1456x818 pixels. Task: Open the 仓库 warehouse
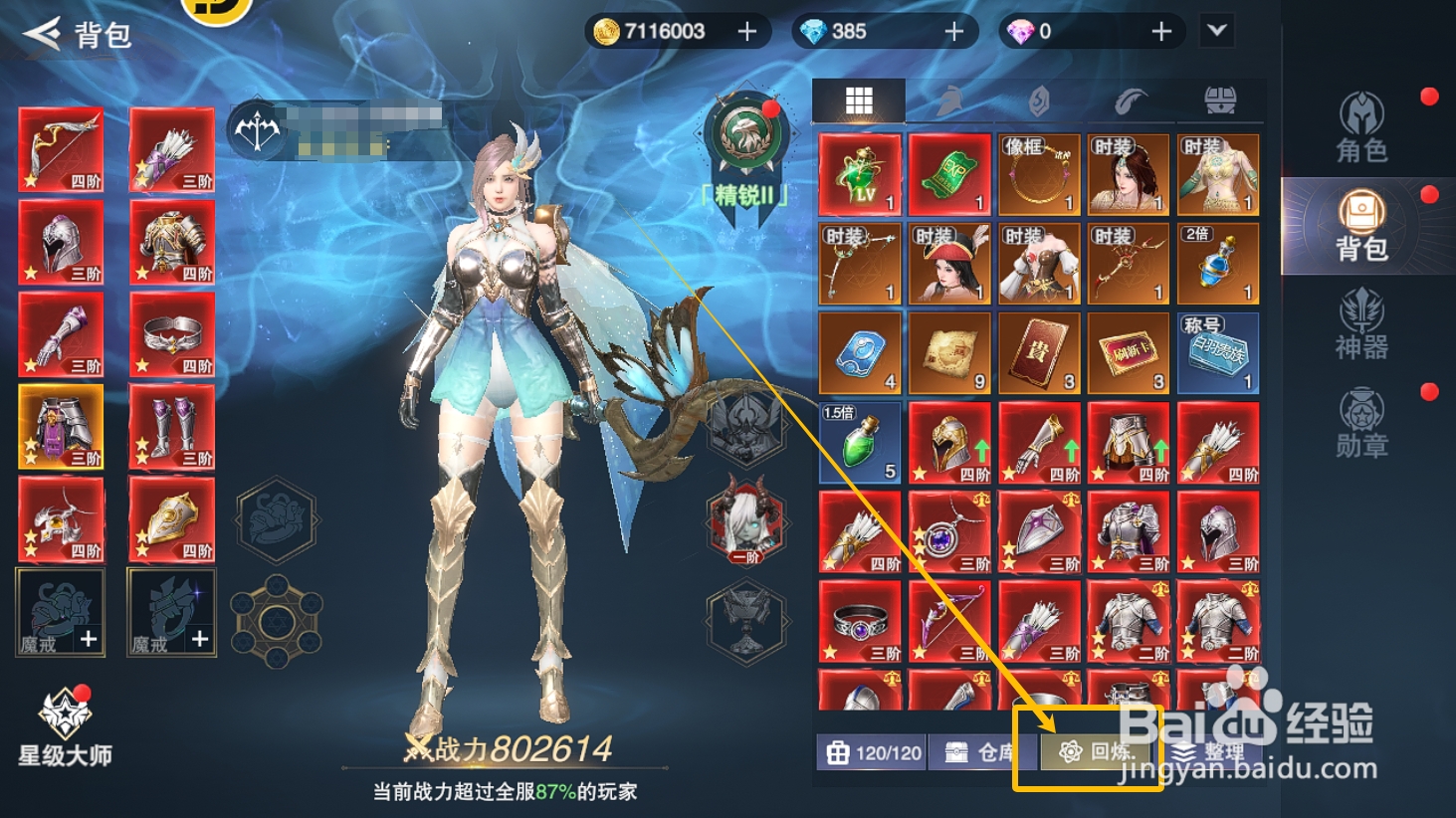tap(980, 752)
